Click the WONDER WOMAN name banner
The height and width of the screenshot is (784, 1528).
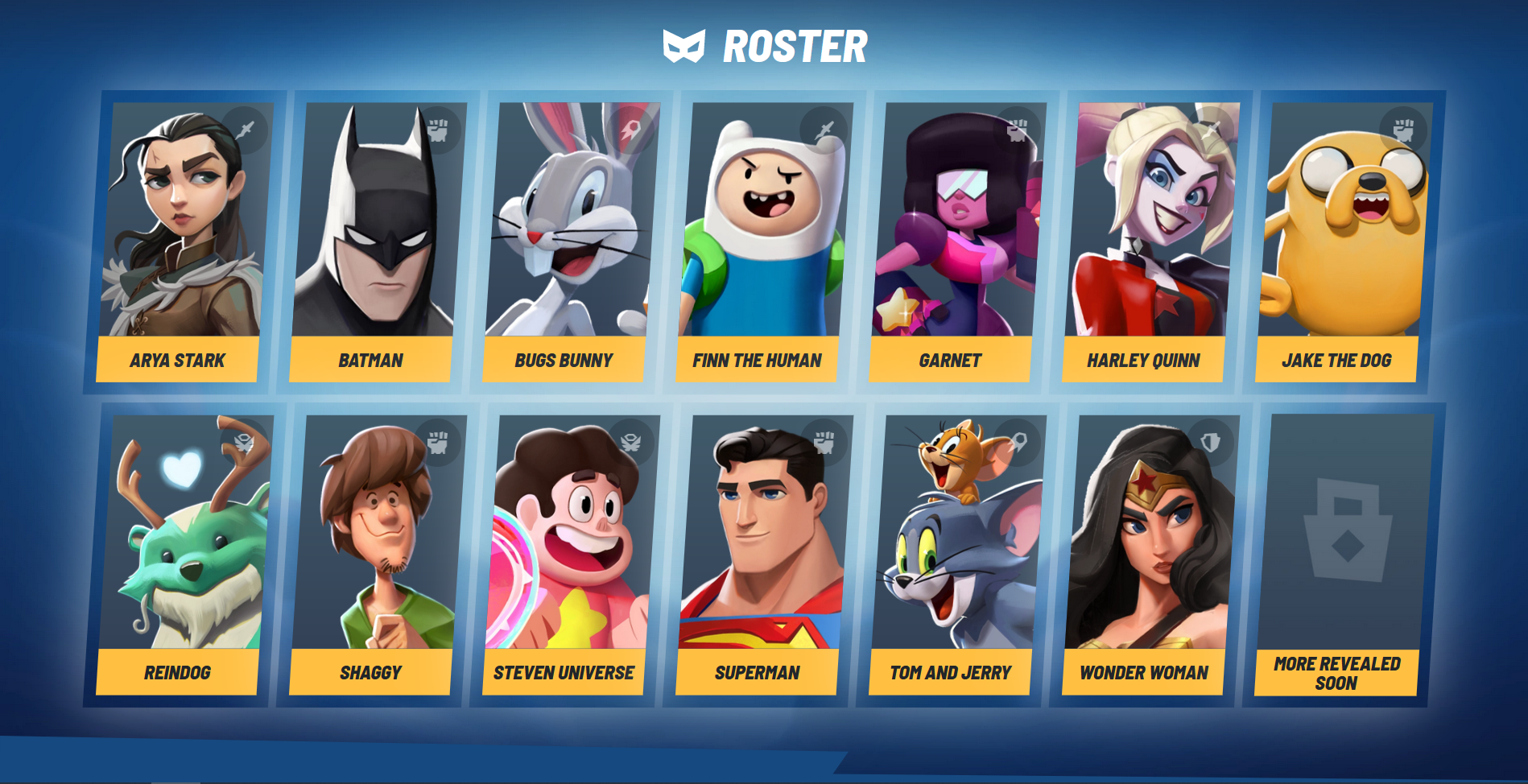pyautogui.click(x=1143, y=672)
